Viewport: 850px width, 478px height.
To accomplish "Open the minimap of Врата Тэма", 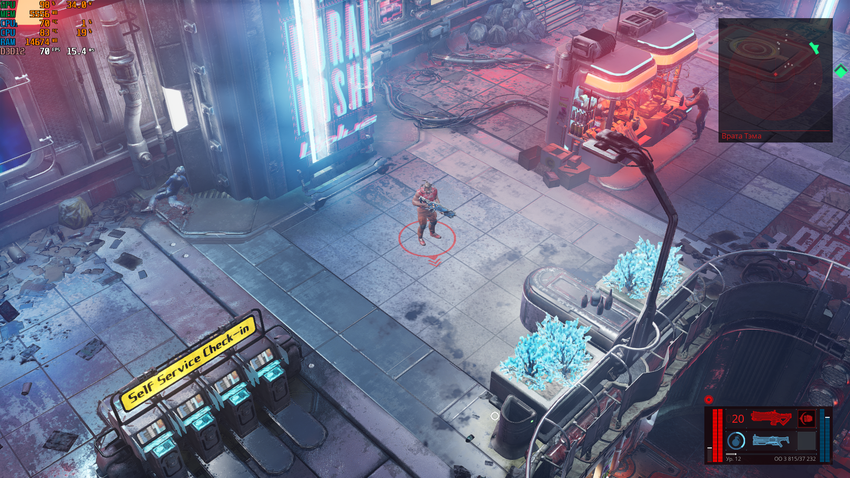I will 774,75.
